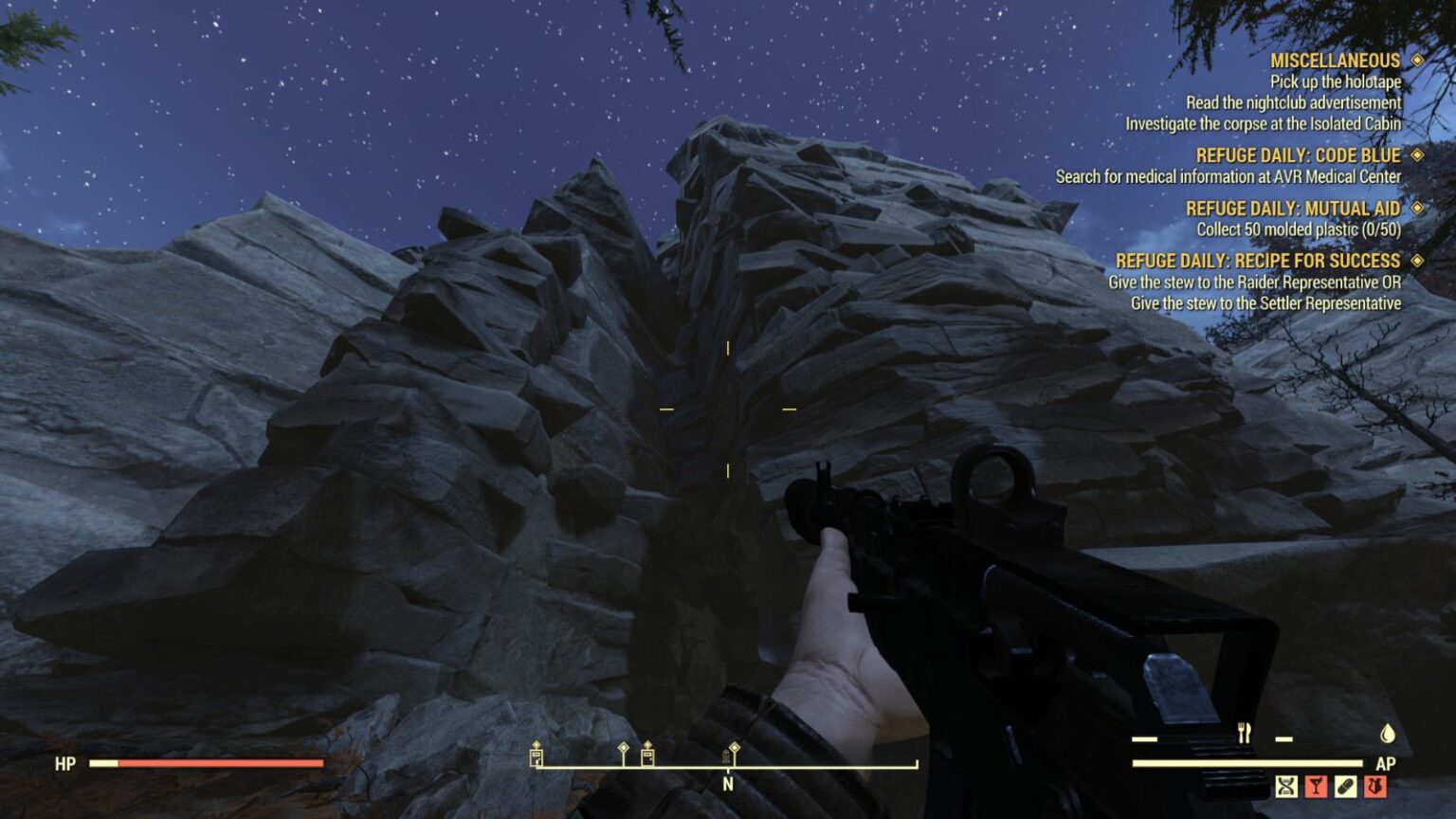
Task: Click the pill chem status effect icon
Action: tap(1346, 787)
